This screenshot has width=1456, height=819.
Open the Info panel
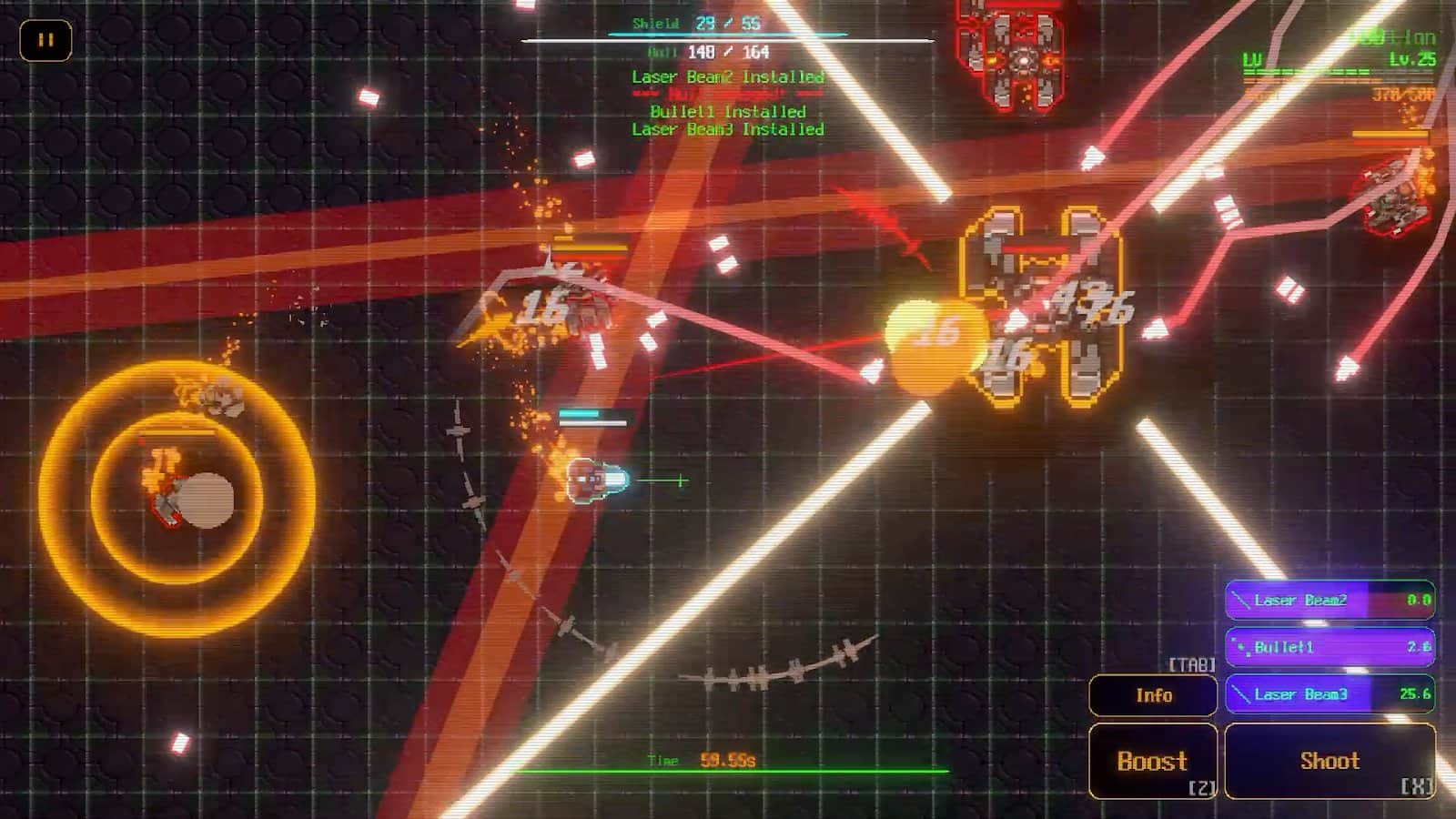1153,695
